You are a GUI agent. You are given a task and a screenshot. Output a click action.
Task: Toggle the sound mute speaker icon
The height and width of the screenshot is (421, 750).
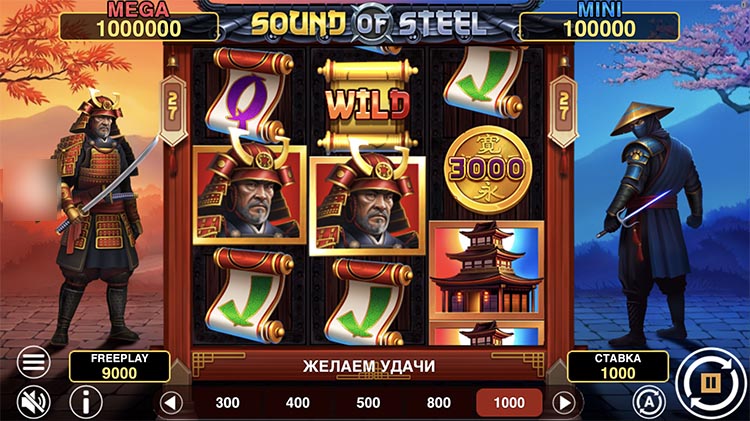pyautogui.click(x=33, y=401)
